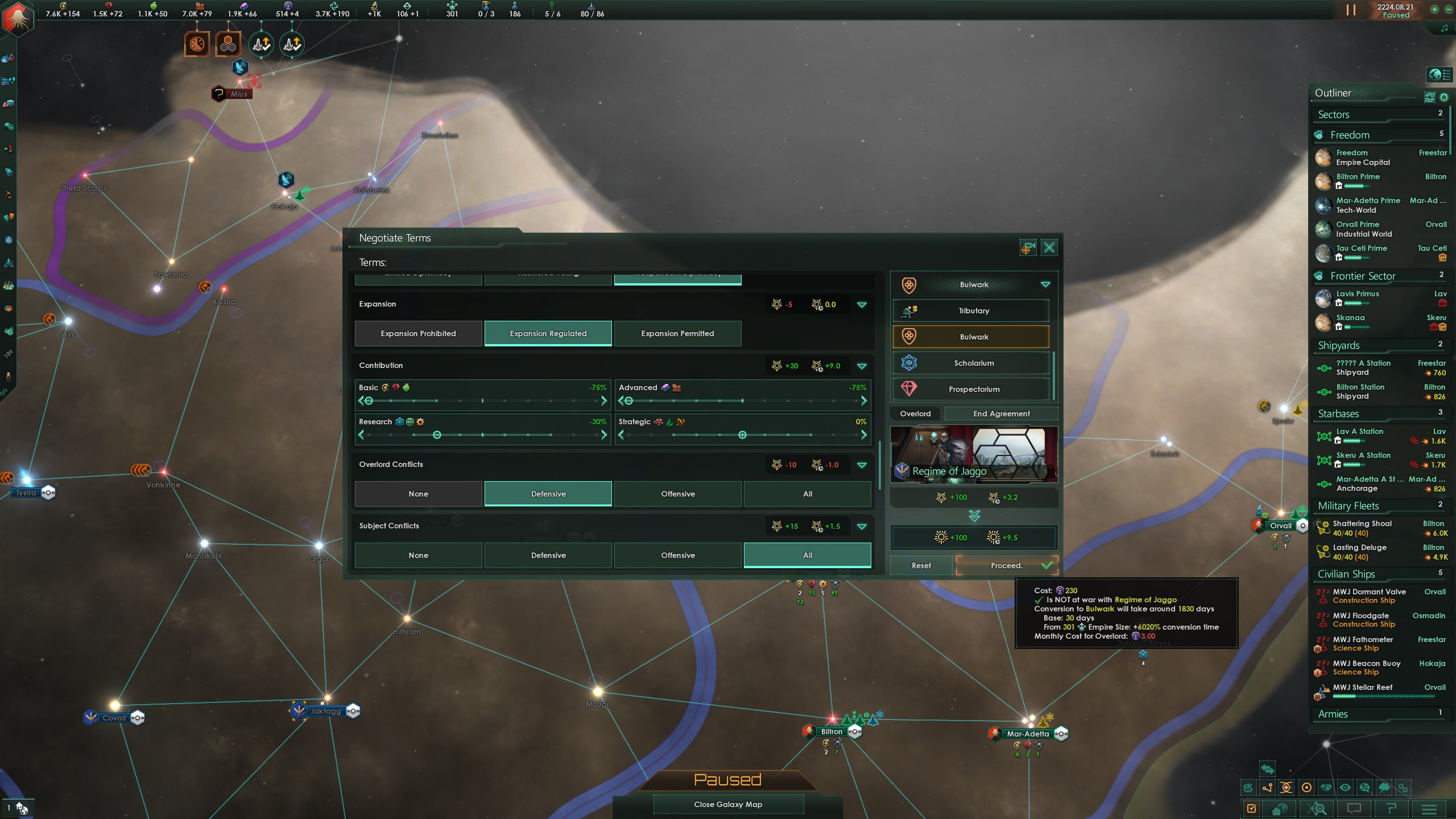Open the Bulwark subject type dropdown
The image size is (1456, 819).
[x=1045, y=285]
